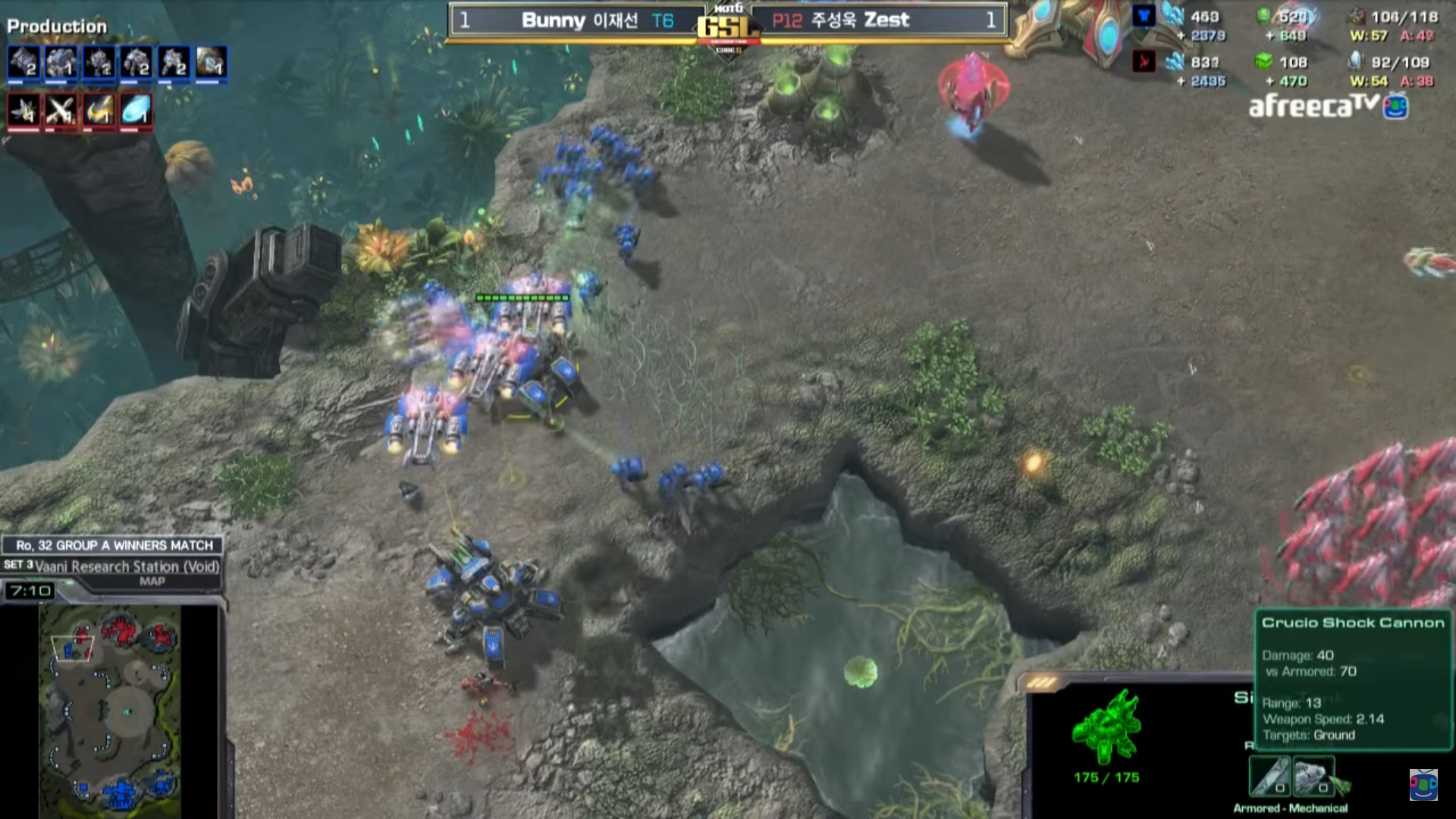Image resolution: width=1456 pixels, height=819 pixels.
Task: Select the blue crystal icon in Production
Action: 136,111
